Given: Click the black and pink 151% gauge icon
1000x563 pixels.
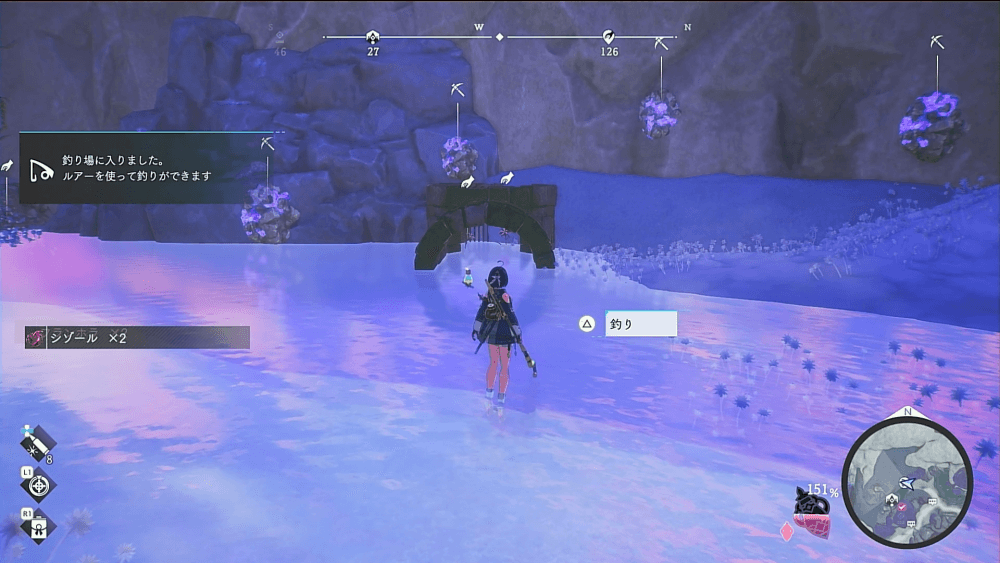Looking at the screenshot, I should tap(812, 504).
